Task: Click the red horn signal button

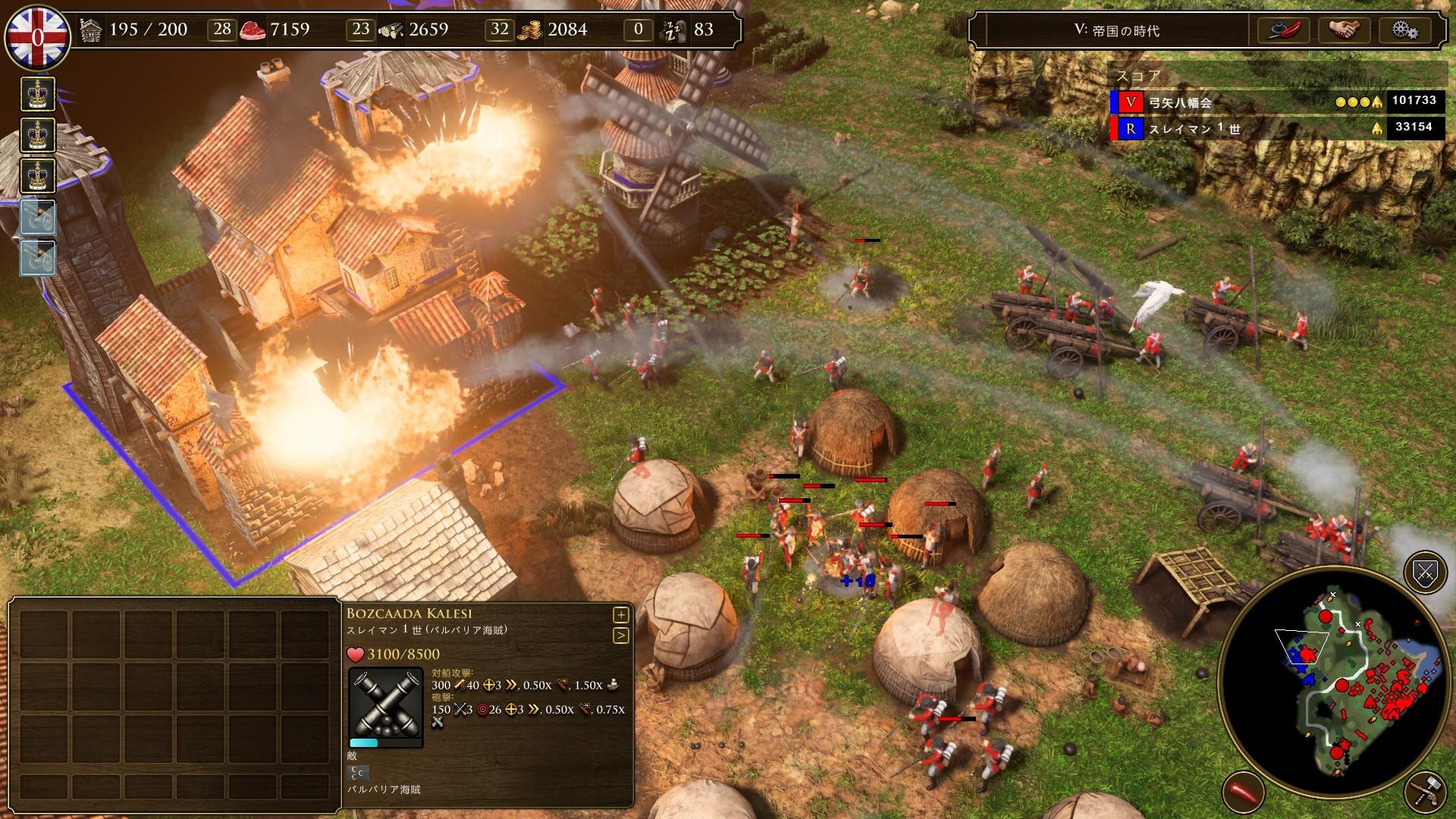Action: click(x=1243, y=792)
